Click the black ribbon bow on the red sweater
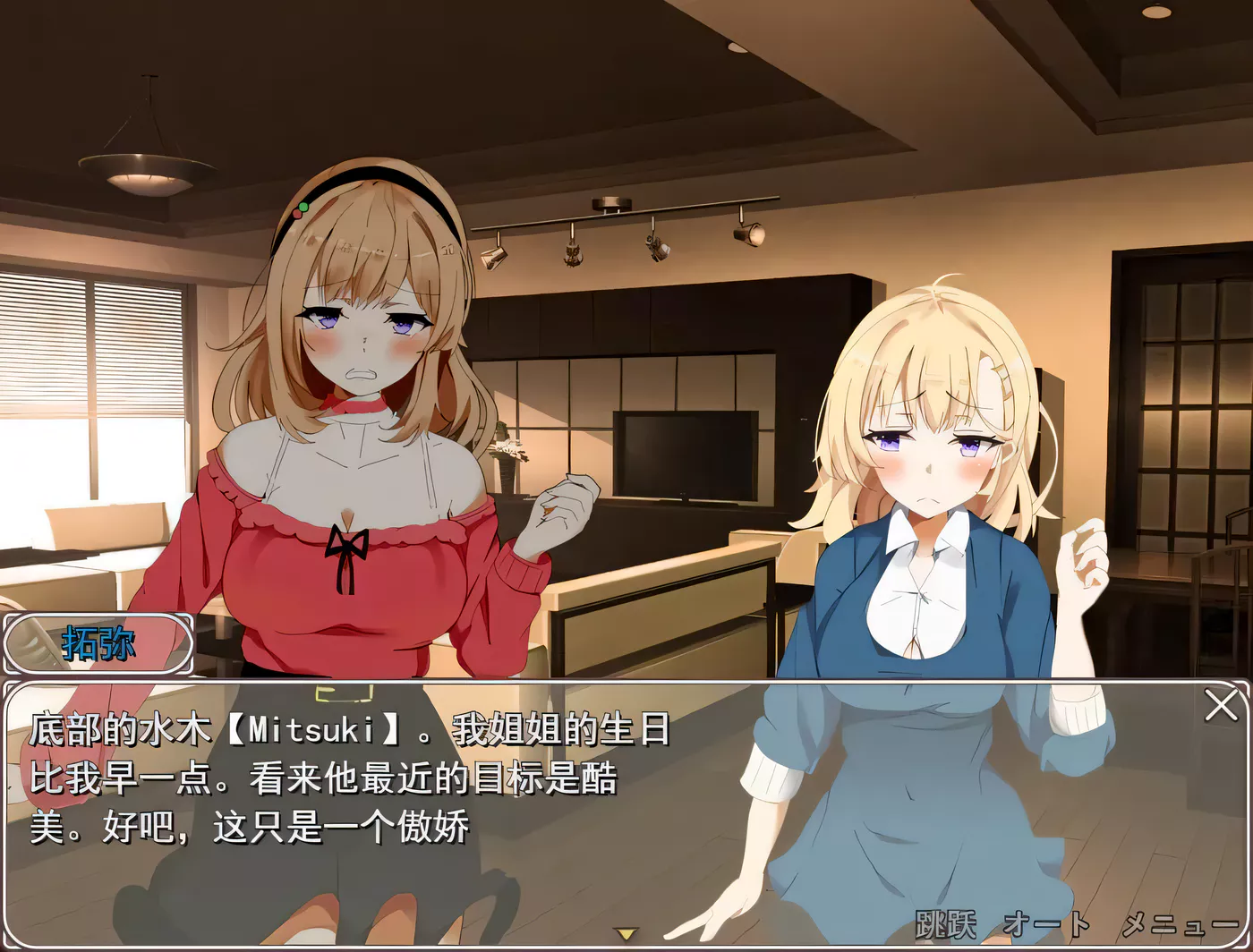 (347, 546)
